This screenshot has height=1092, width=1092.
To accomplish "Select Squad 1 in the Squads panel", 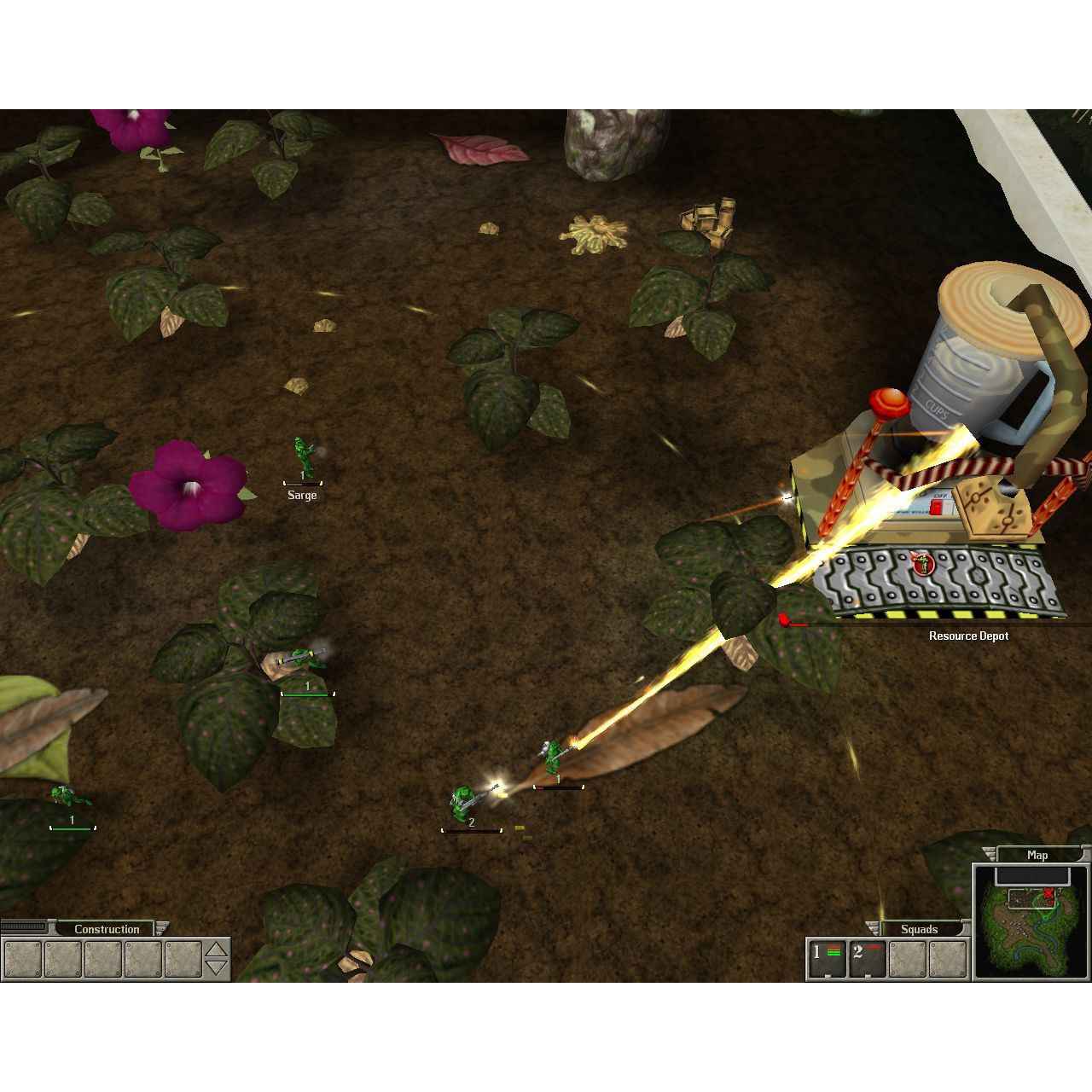I will click(x=827, y=957).
